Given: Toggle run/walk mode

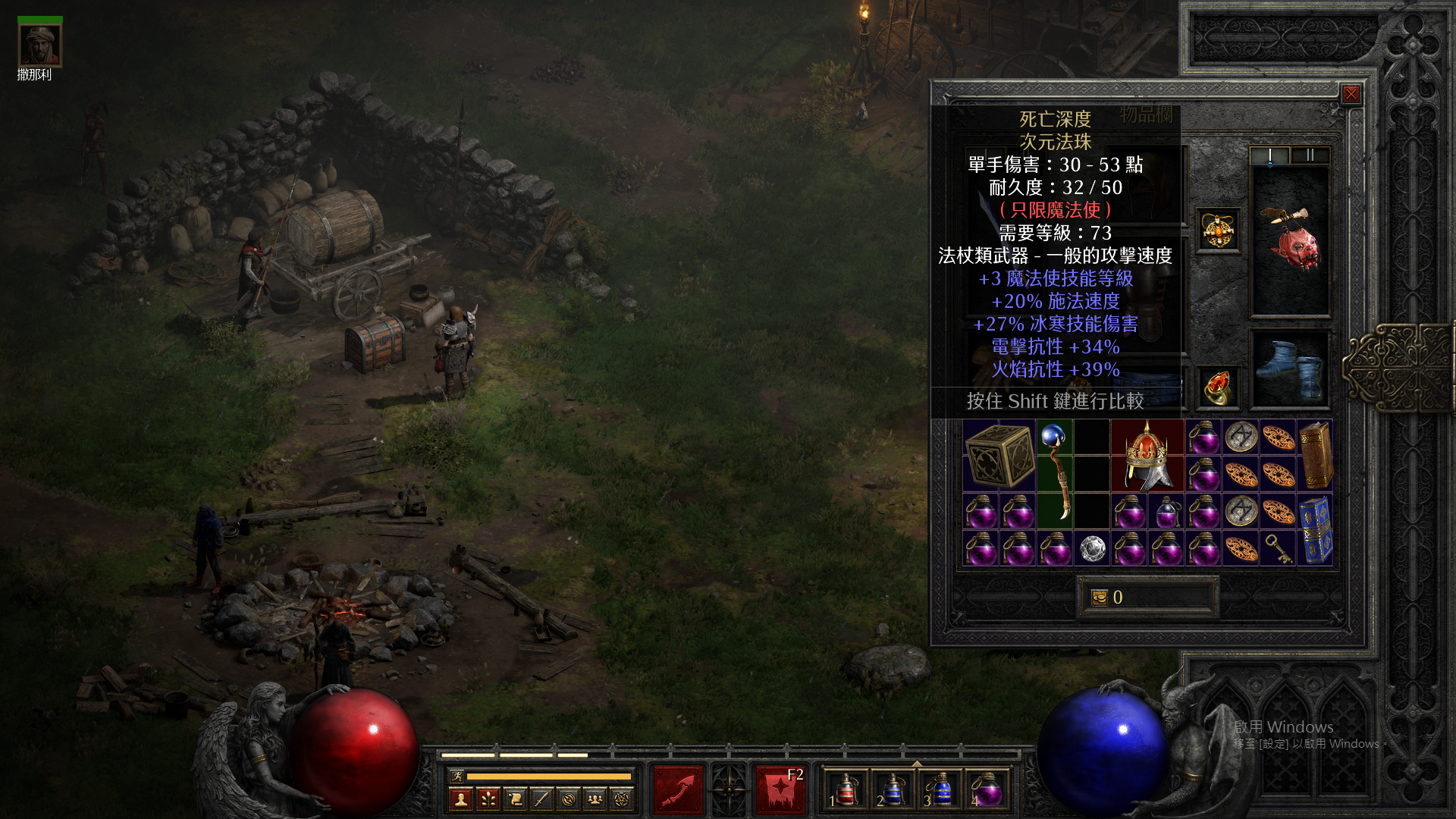Looking at the screenshot, I should pos(457,776).
